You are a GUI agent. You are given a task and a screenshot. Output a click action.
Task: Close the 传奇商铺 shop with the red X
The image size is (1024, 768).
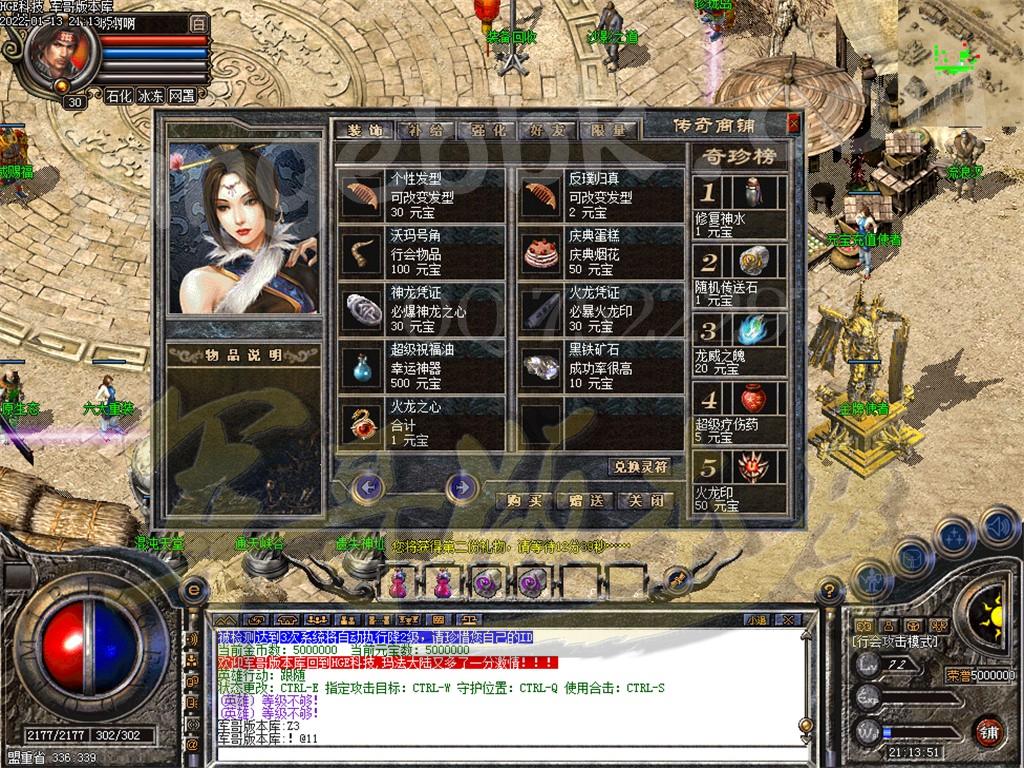(x=793, y=124)
